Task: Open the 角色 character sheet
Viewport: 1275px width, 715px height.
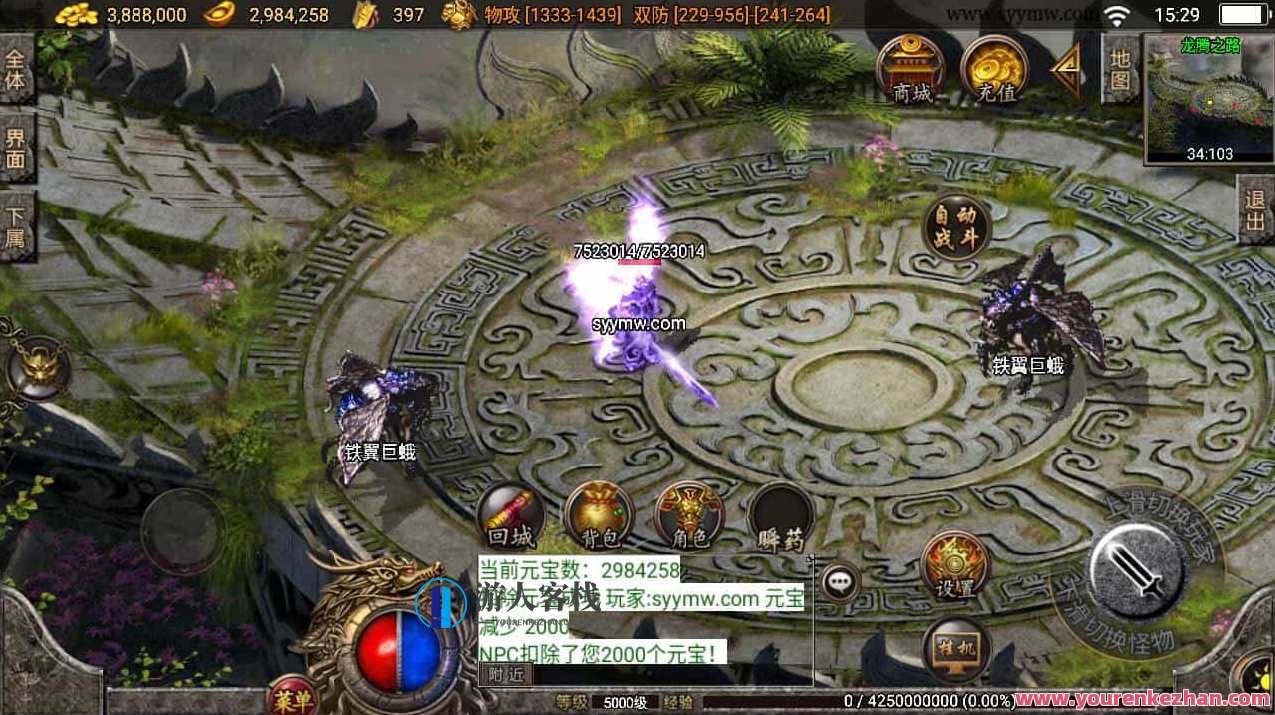Action: click(x=689, y=517)
